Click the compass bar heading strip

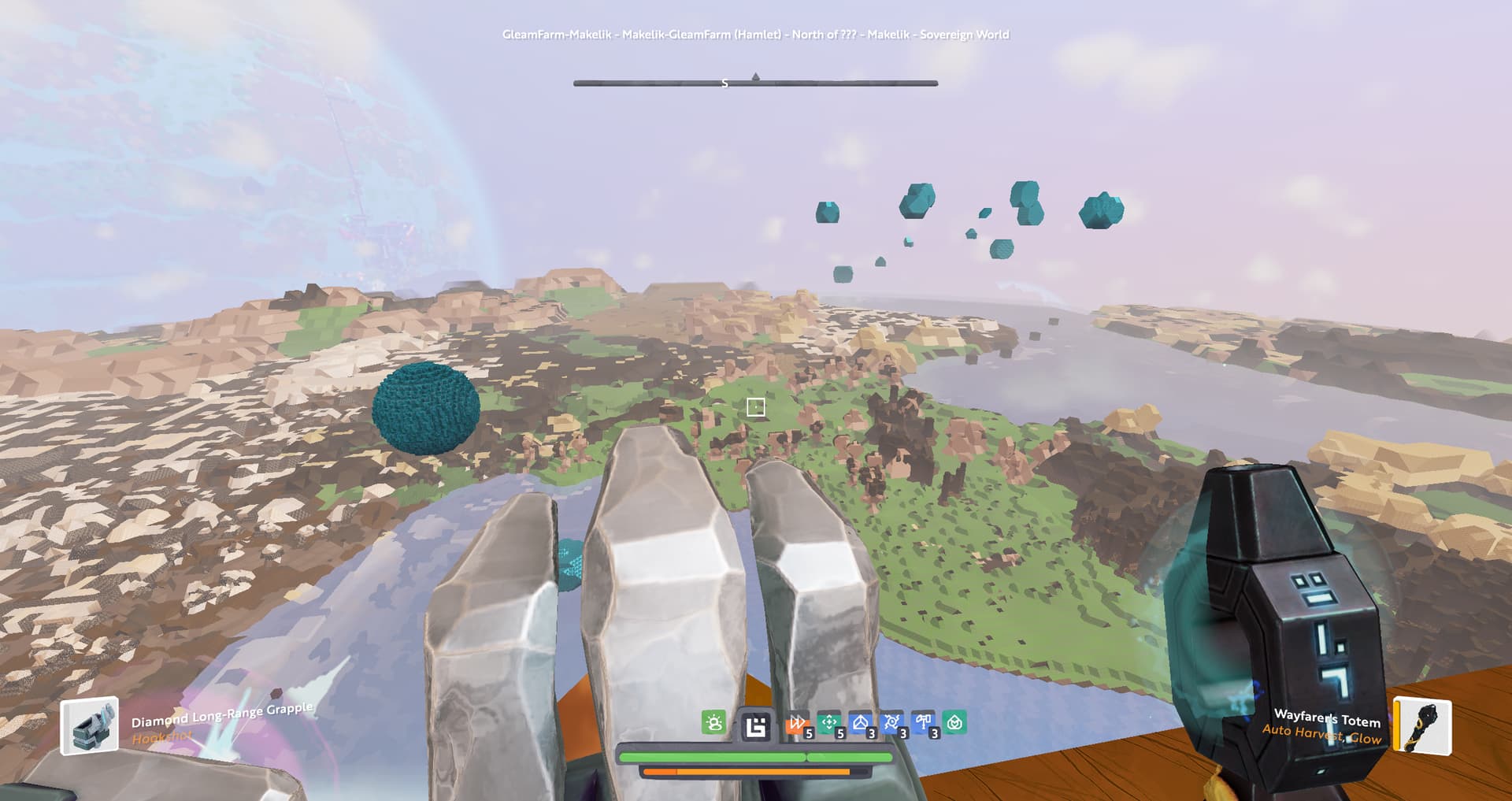[755, 83]
